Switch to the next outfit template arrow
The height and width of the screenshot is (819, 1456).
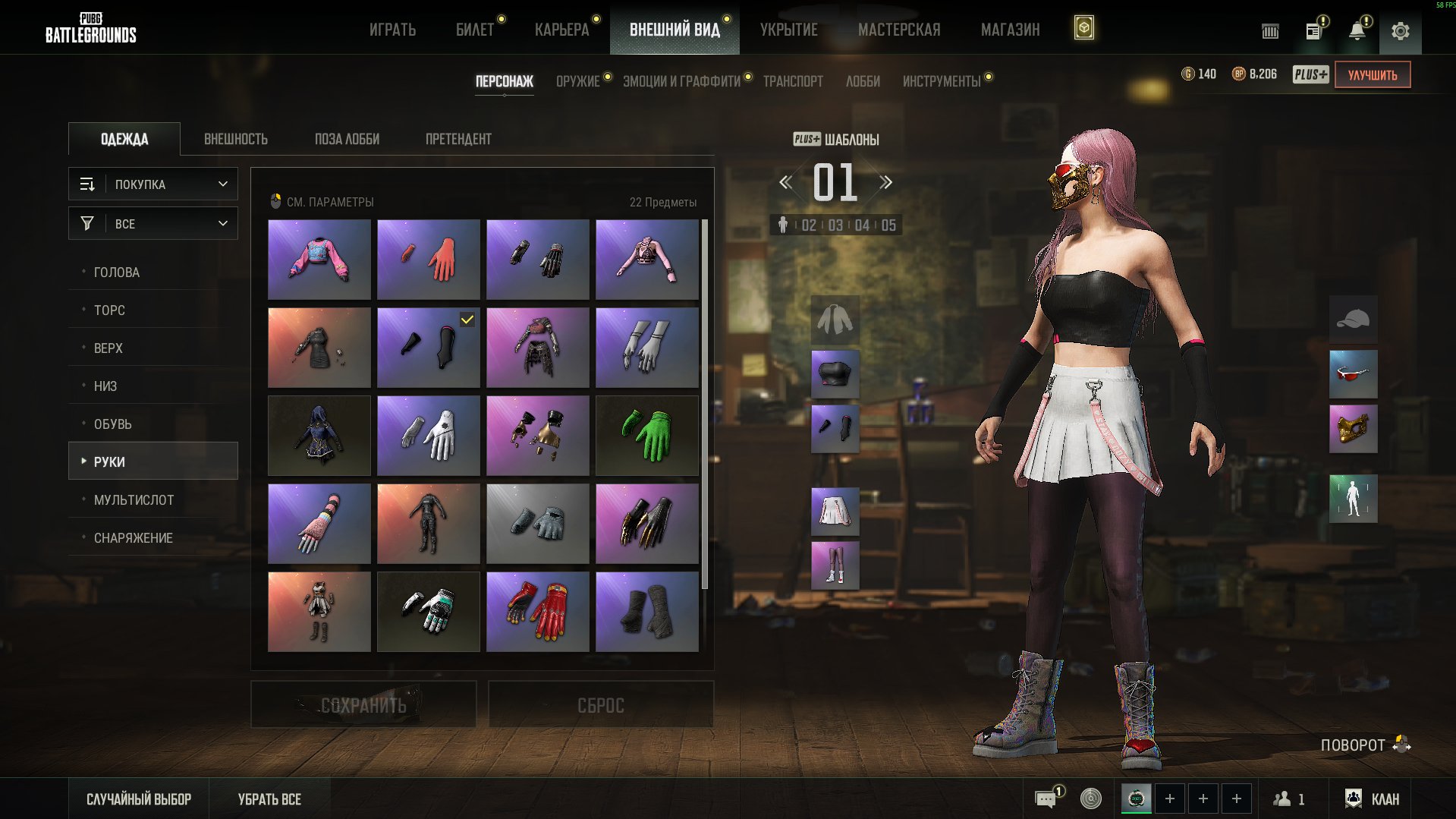885,182
